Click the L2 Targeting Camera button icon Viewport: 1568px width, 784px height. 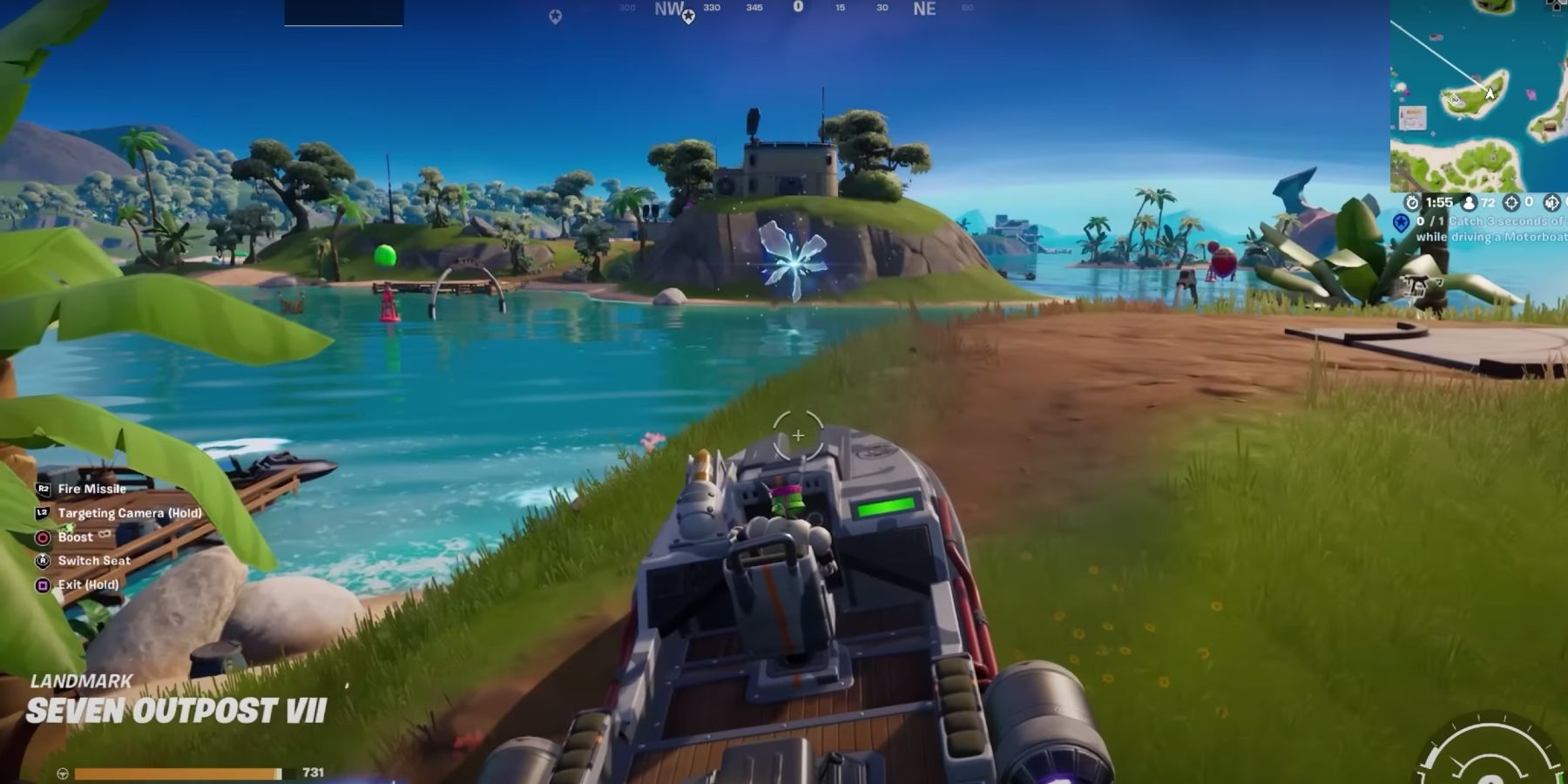(41, 513)
